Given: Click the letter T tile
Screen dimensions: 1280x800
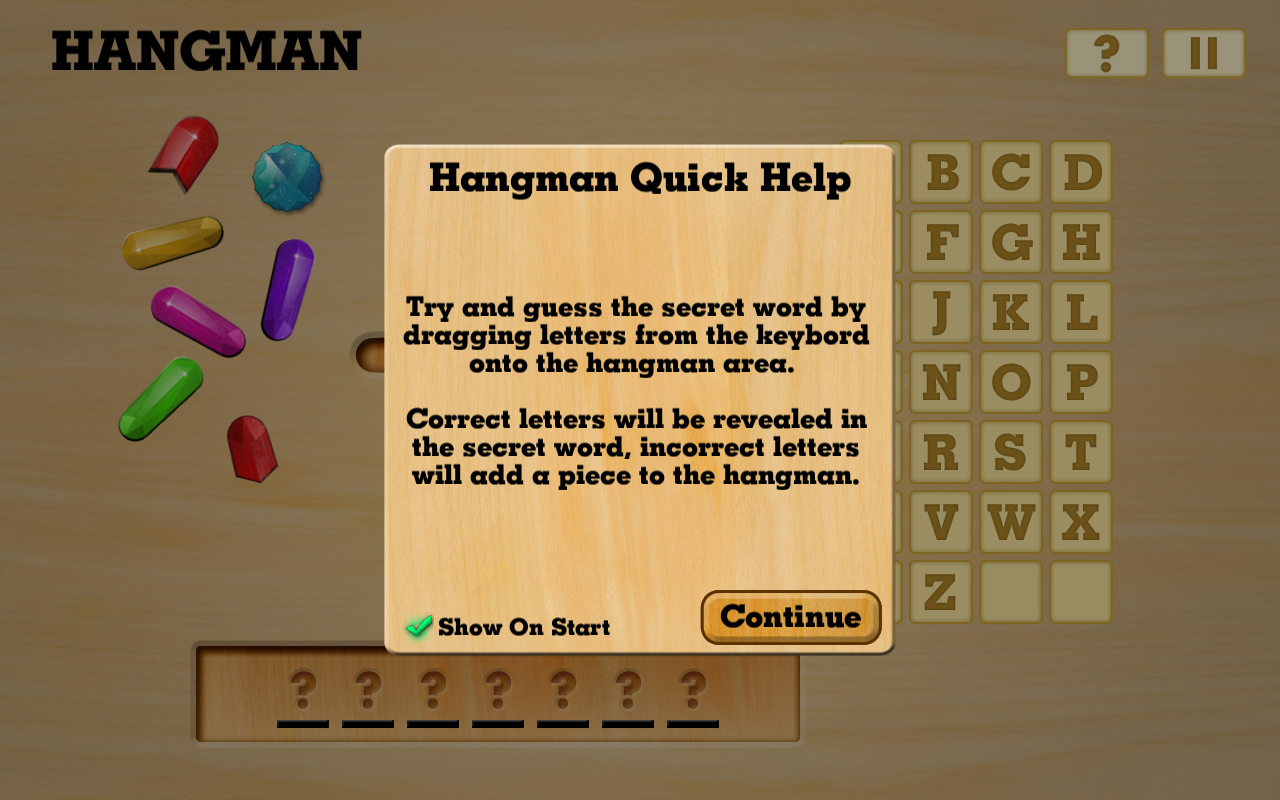Looking at the screenshot, I should (x=1081, y=452).
